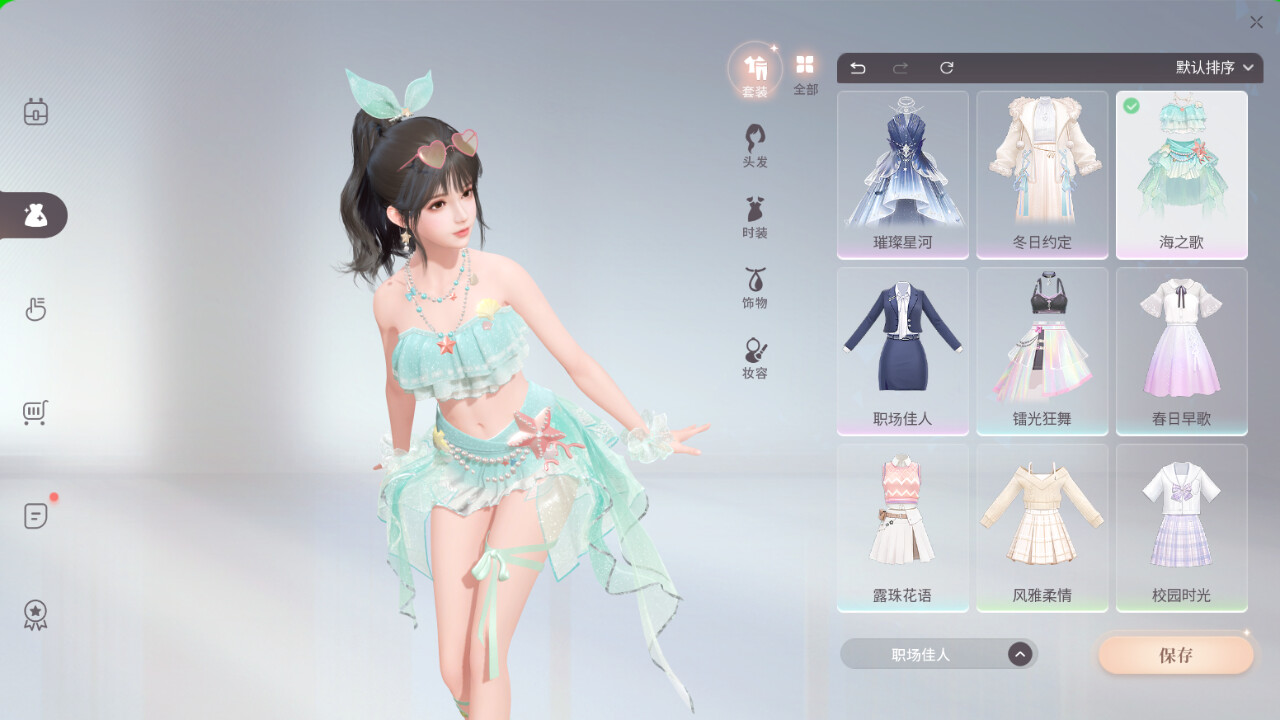Select the 饰物 accessories category icon
The width and height of the screenshot is (1280, 720).
[753, 288]
